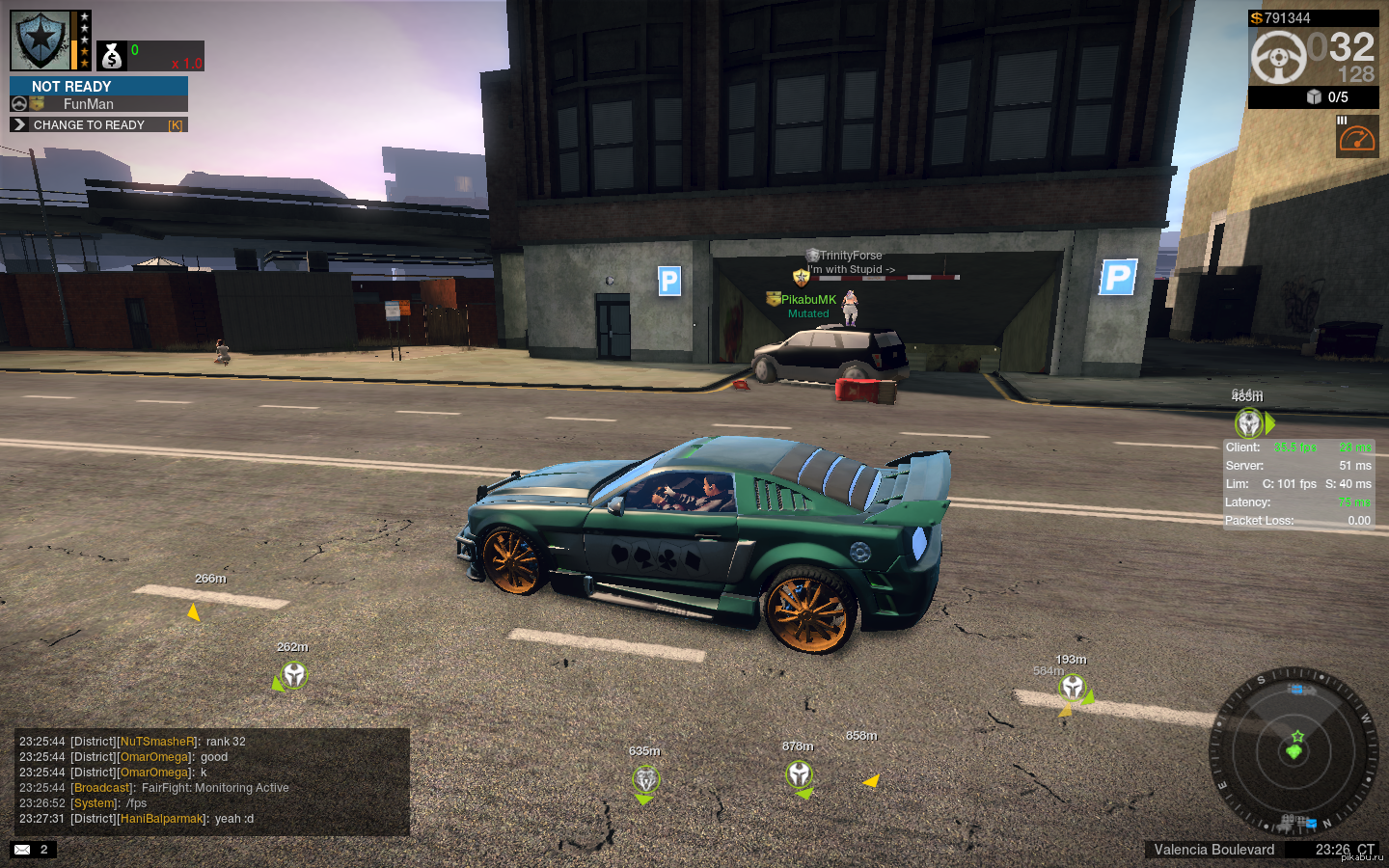Select FunMan in the group list
1389x868 pixels.
click(x=89, y=104)
